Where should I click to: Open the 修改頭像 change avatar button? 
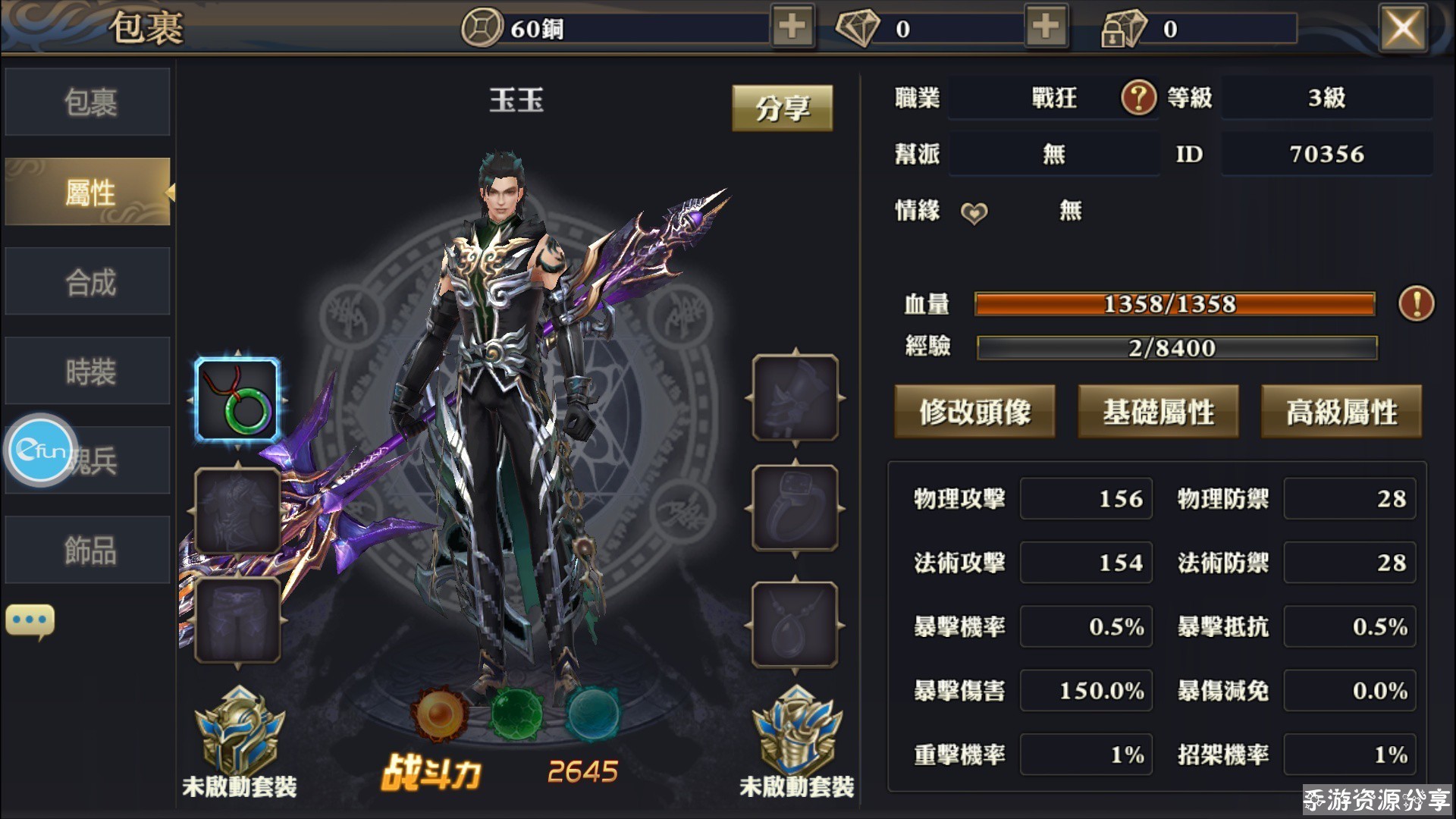pyautogui.click(x=974, y=412)
